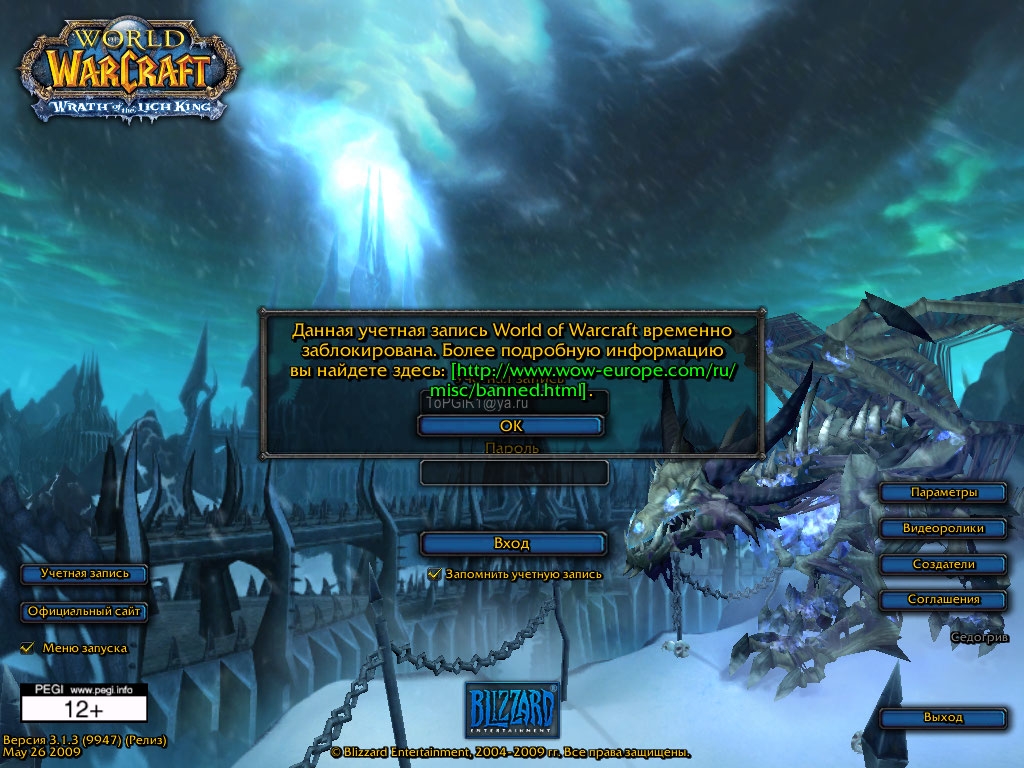Confirm the ban notice with OK

click(511, 426)
